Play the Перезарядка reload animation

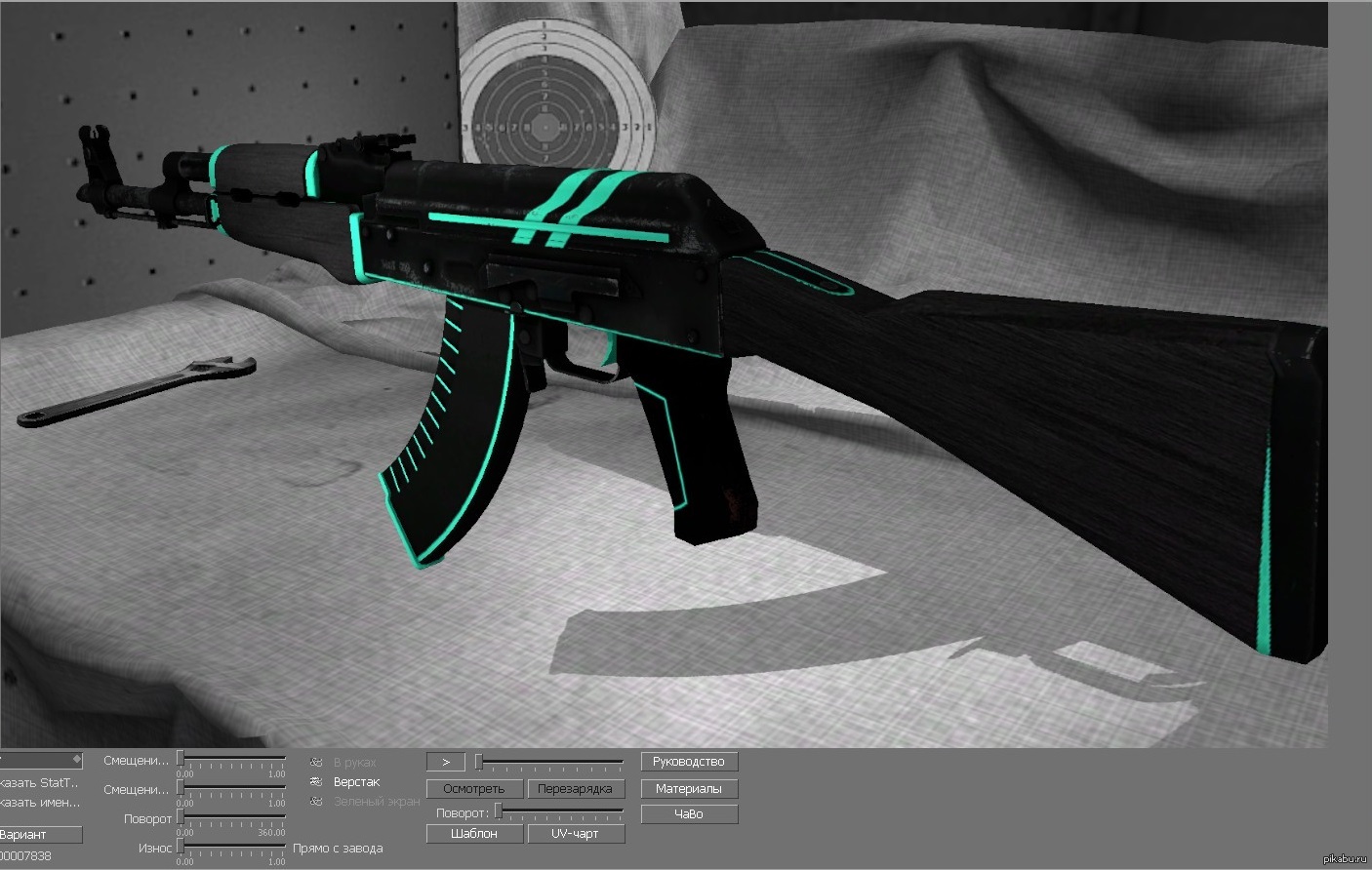click(x=575, y=788)
